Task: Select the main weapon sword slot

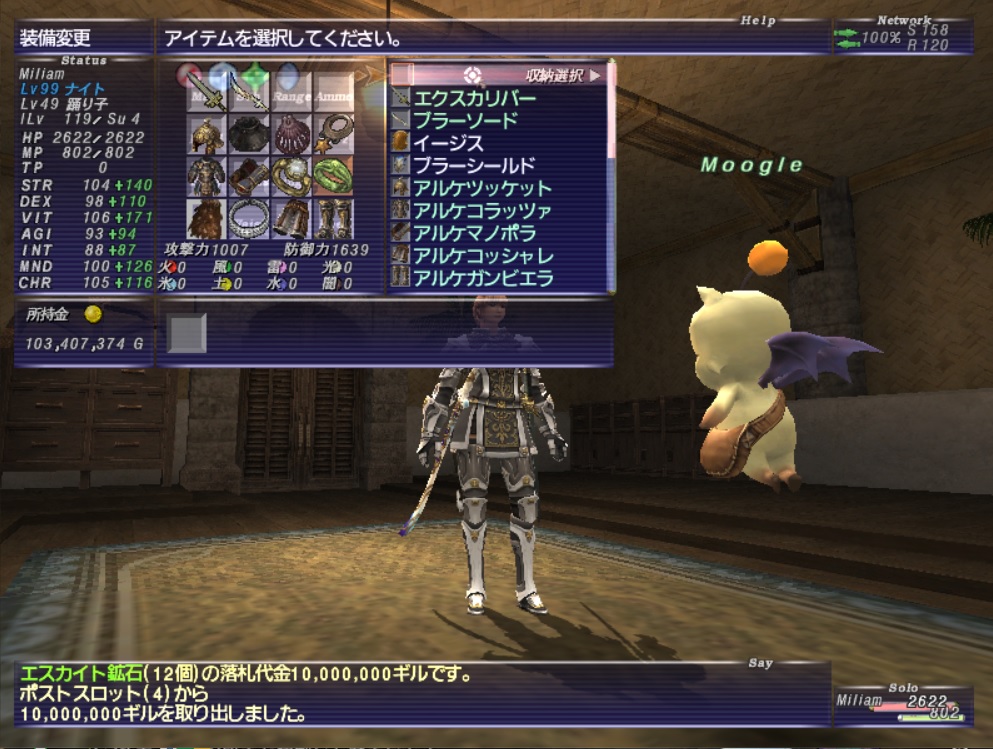Action: click(206, 92)
